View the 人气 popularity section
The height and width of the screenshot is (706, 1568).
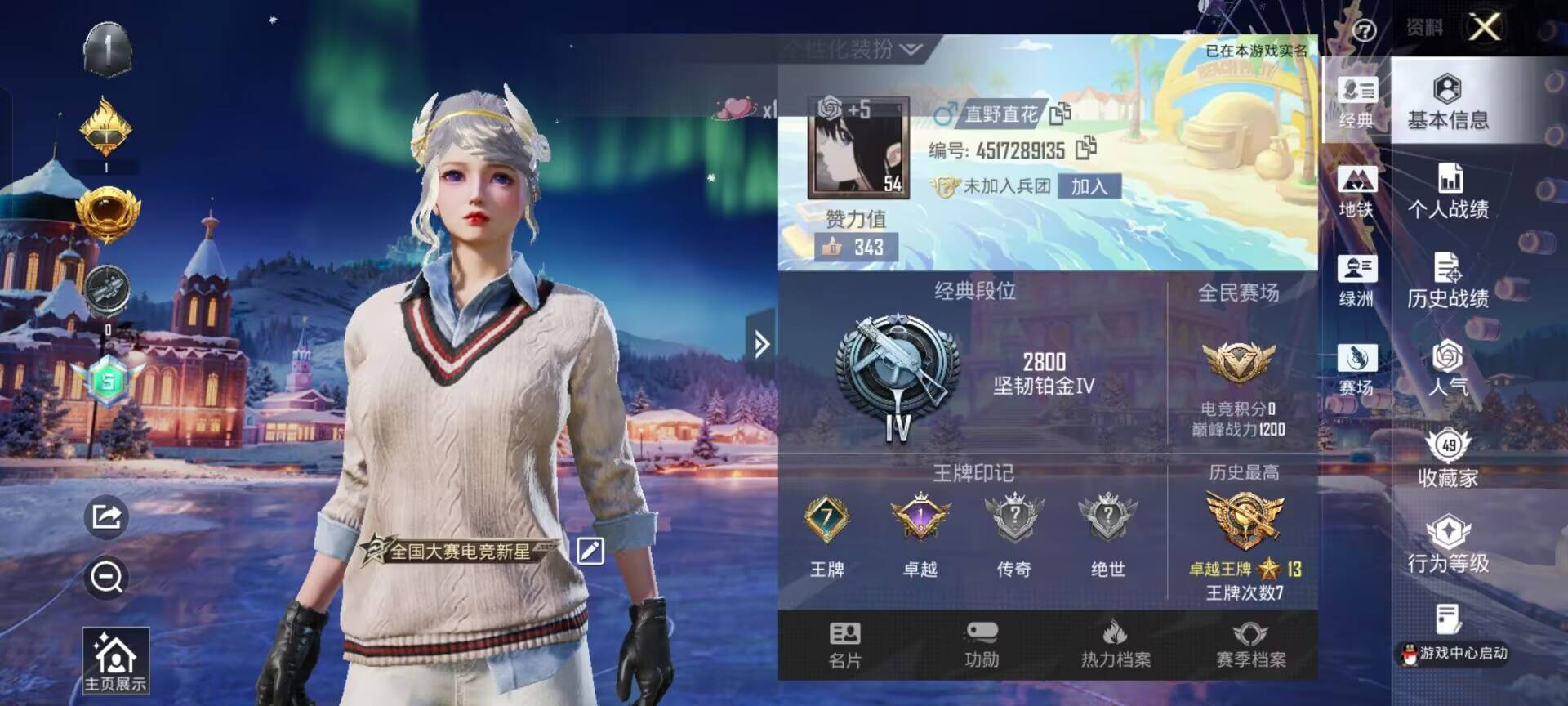tap(1447, 369)
